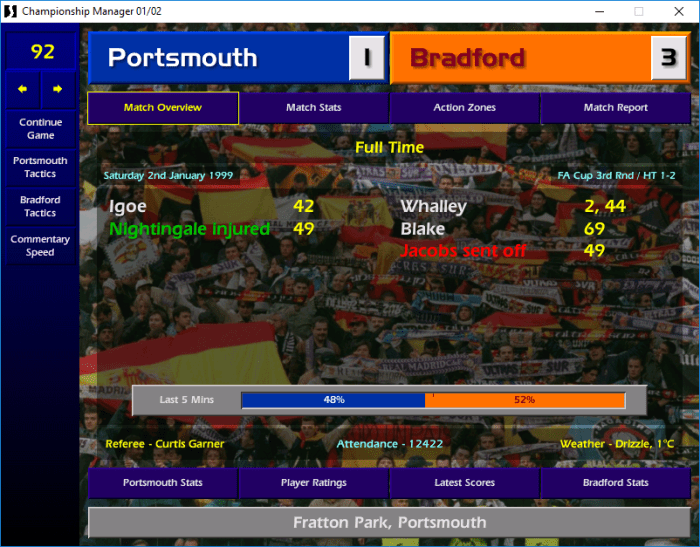Select the Portsmouth team name header
Viewport: 700px width, 547px height.
(217, 58)
